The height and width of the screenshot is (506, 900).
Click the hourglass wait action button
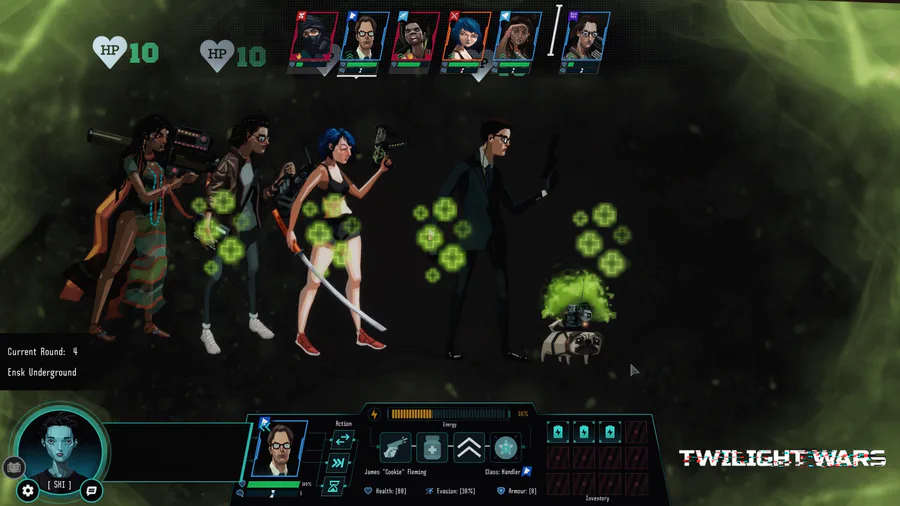point(336,487)
